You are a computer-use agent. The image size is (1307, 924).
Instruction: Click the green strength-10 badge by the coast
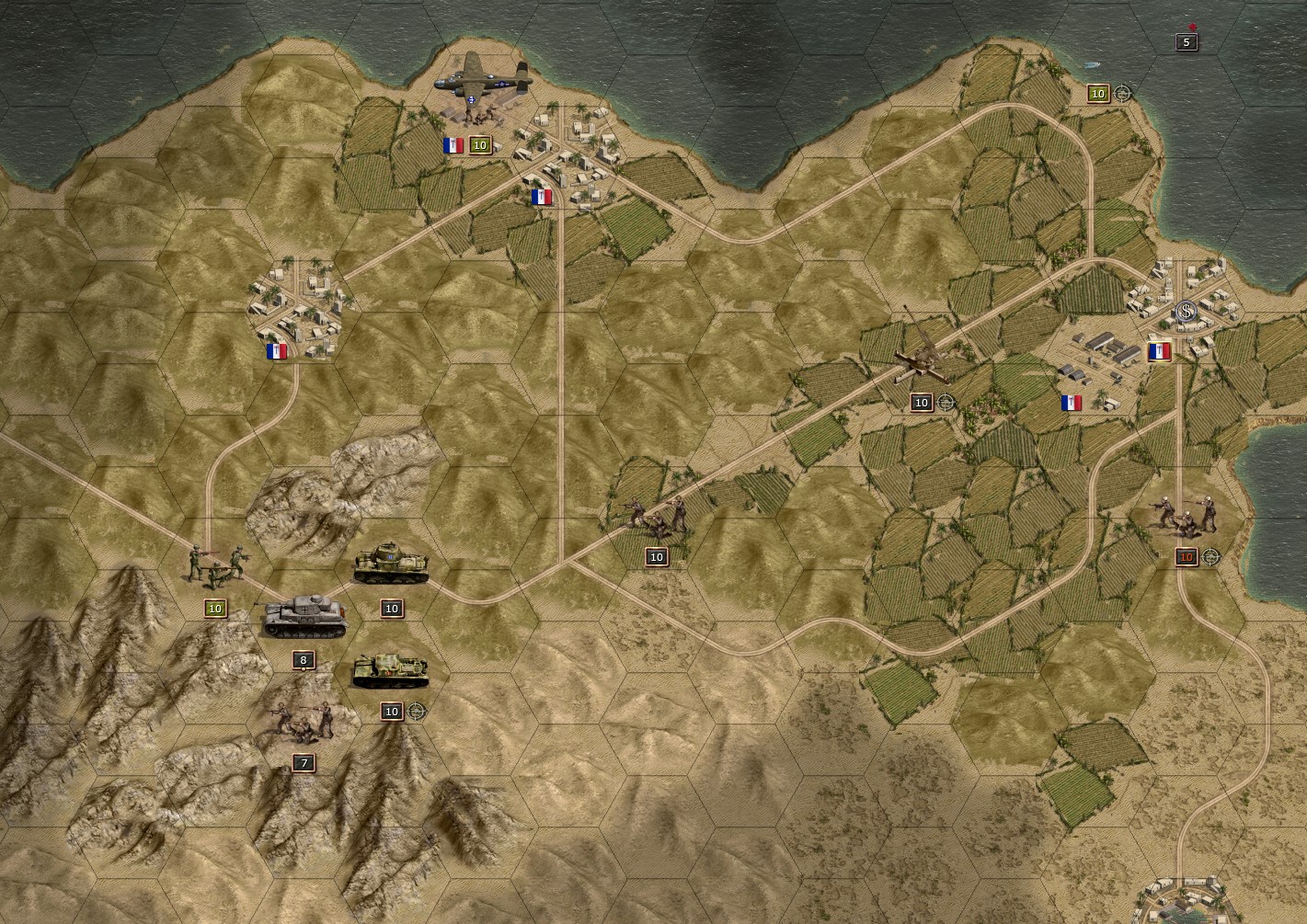[x=1097, y=93]
